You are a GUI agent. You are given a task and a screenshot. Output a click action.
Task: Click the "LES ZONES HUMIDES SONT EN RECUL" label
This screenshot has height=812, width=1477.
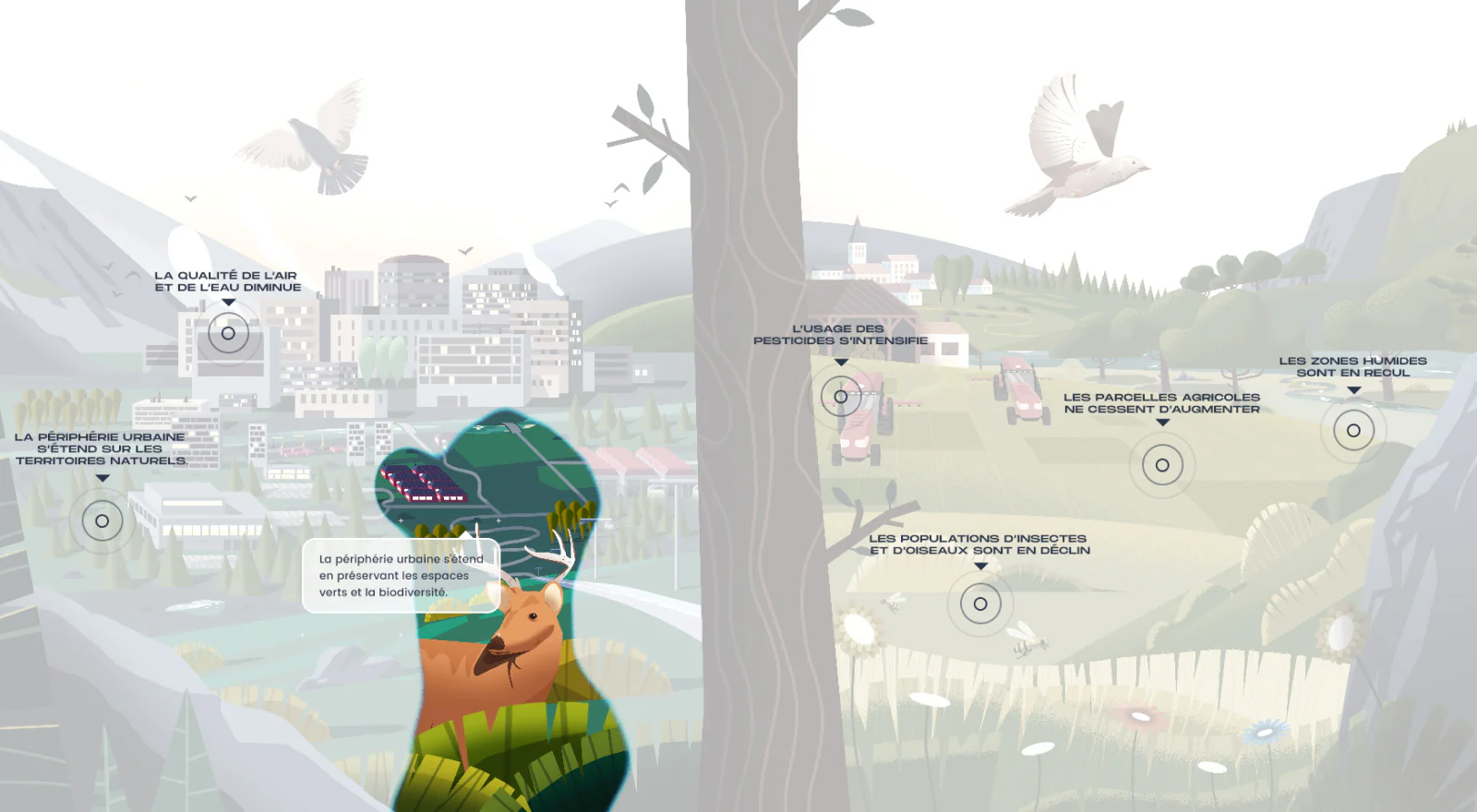[x=1352, y=367]
